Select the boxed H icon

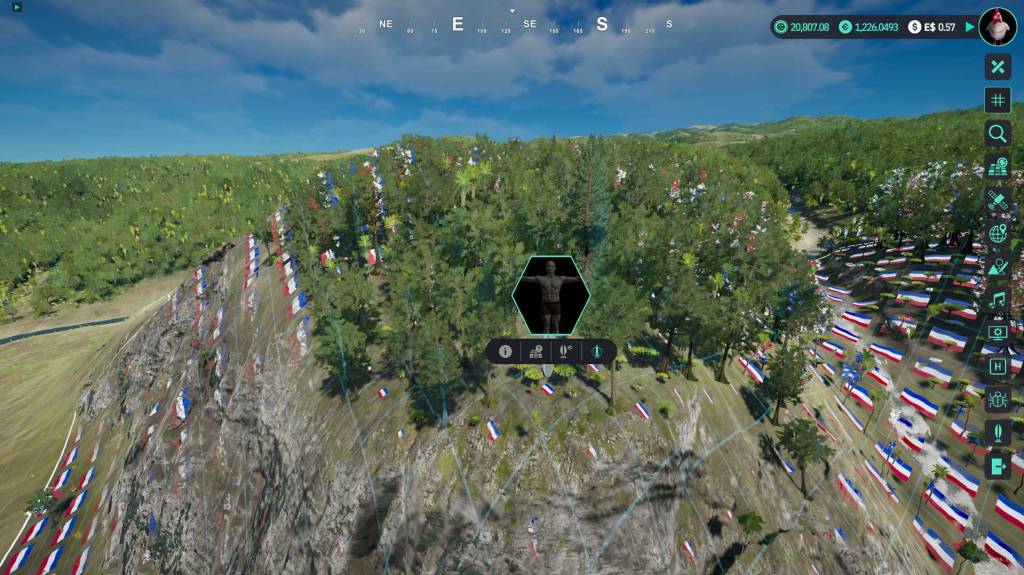(x=997, y=366)
